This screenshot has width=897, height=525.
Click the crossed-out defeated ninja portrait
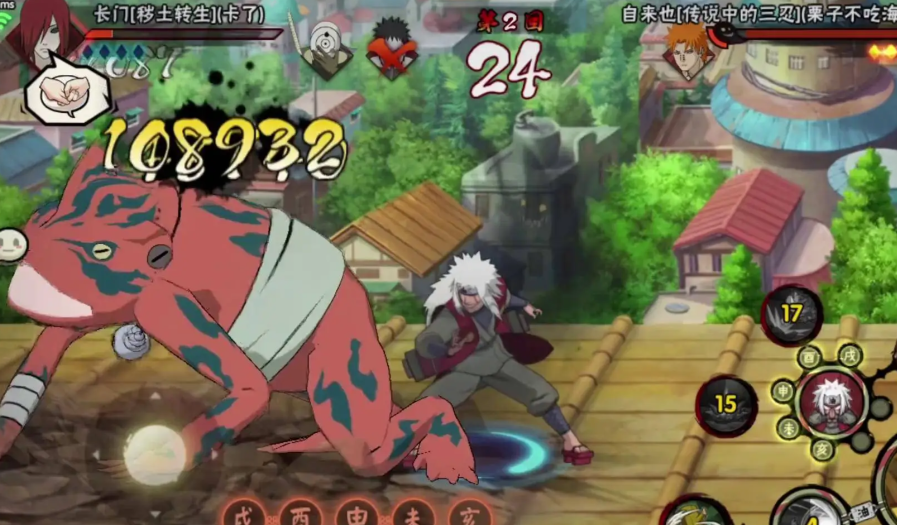392,47
